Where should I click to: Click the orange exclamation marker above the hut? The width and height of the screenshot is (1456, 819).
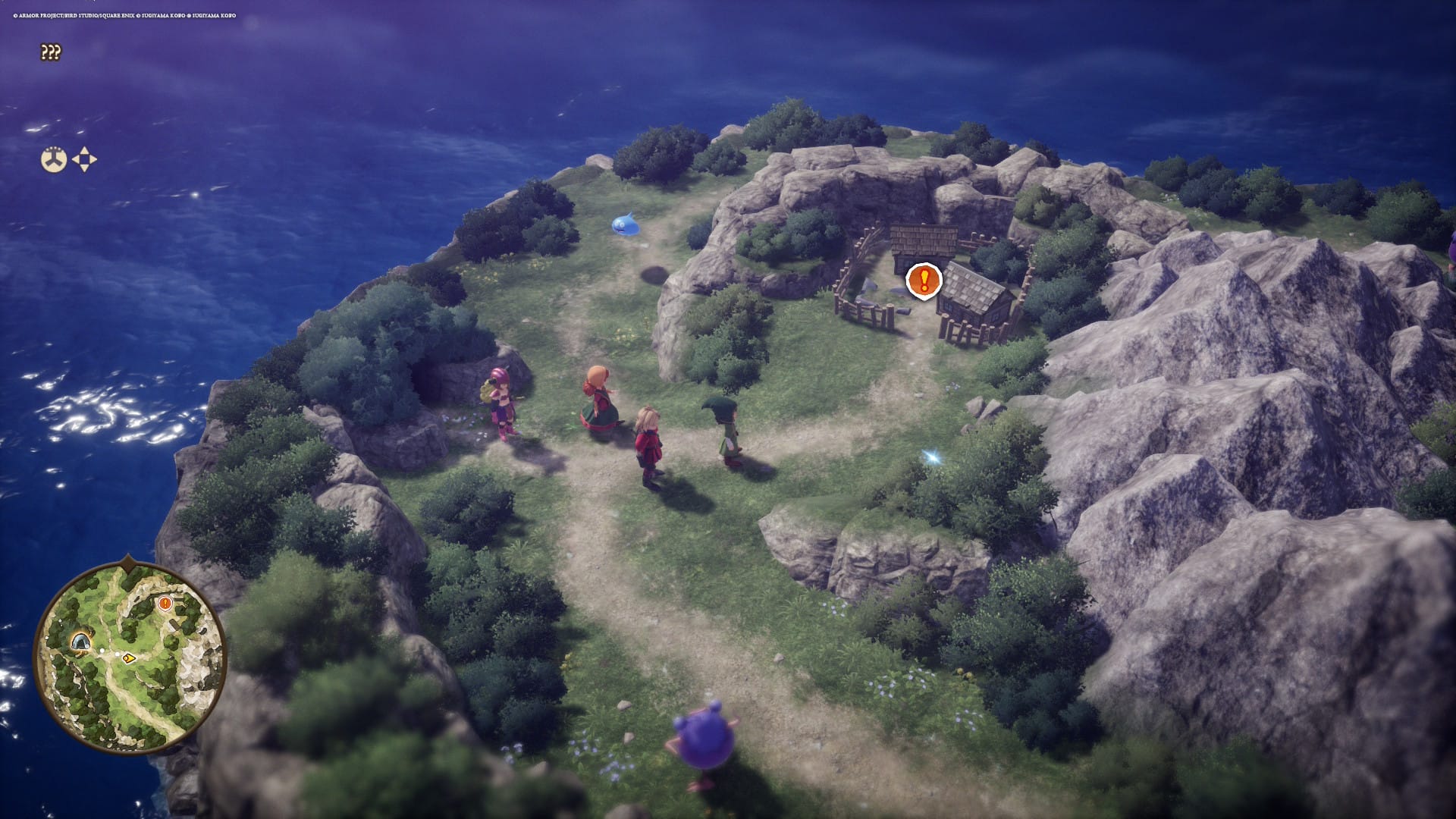(924, 281)
